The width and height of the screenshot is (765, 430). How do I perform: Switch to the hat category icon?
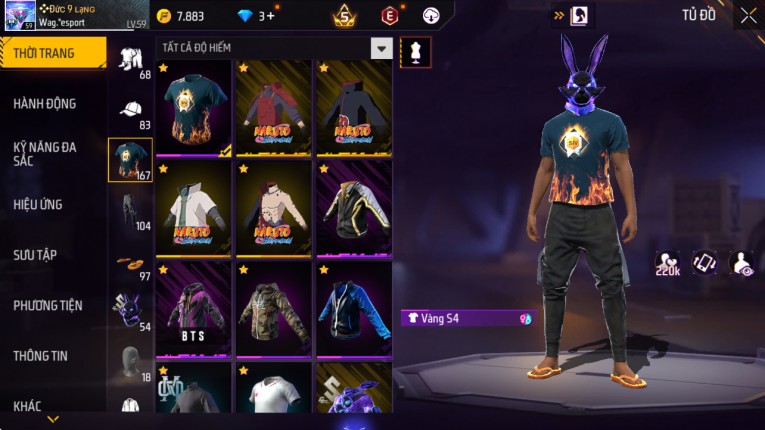pos(130,109)
